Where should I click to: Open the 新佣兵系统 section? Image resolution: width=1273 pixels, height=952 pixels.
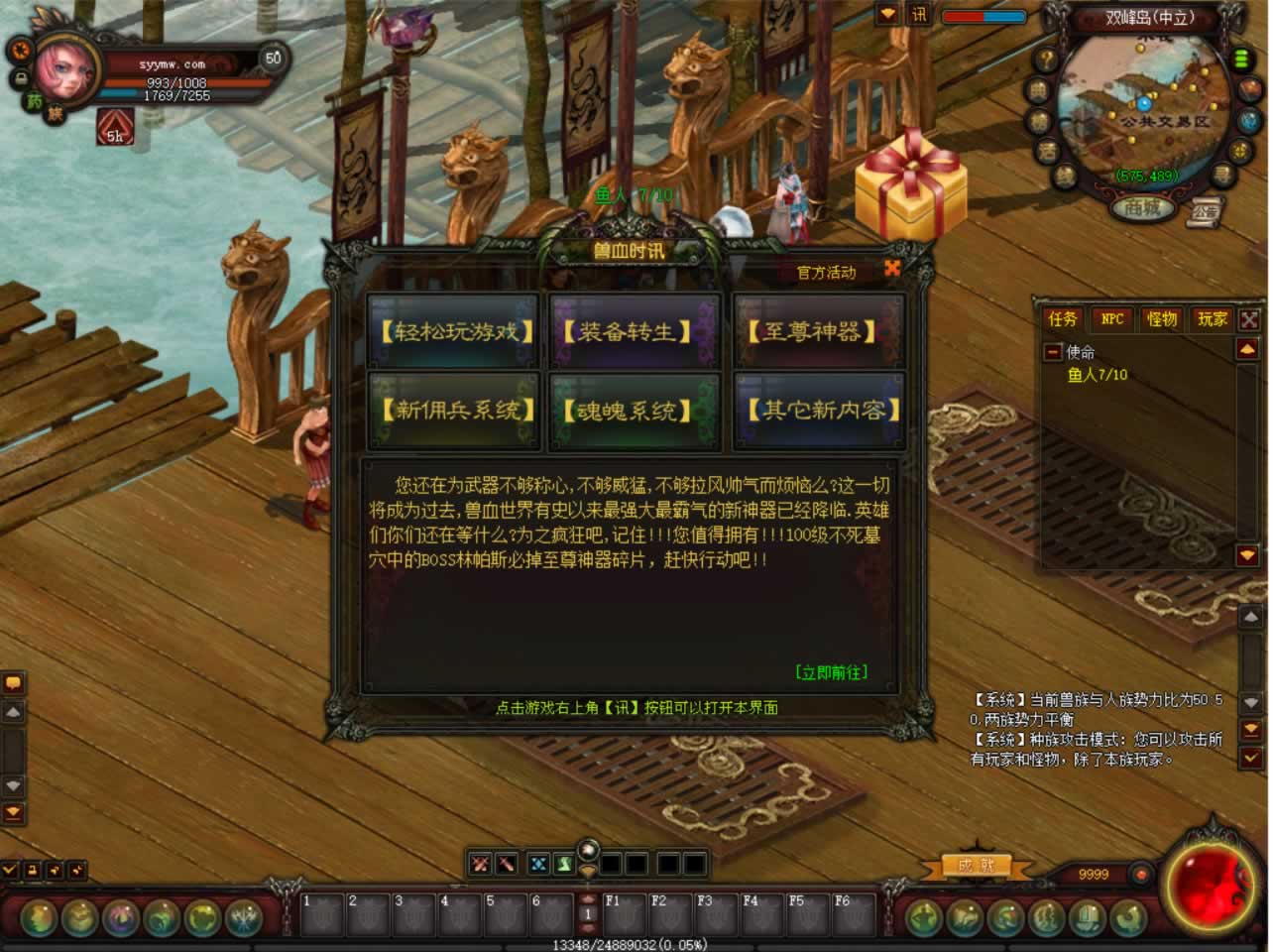coord(455,410)
